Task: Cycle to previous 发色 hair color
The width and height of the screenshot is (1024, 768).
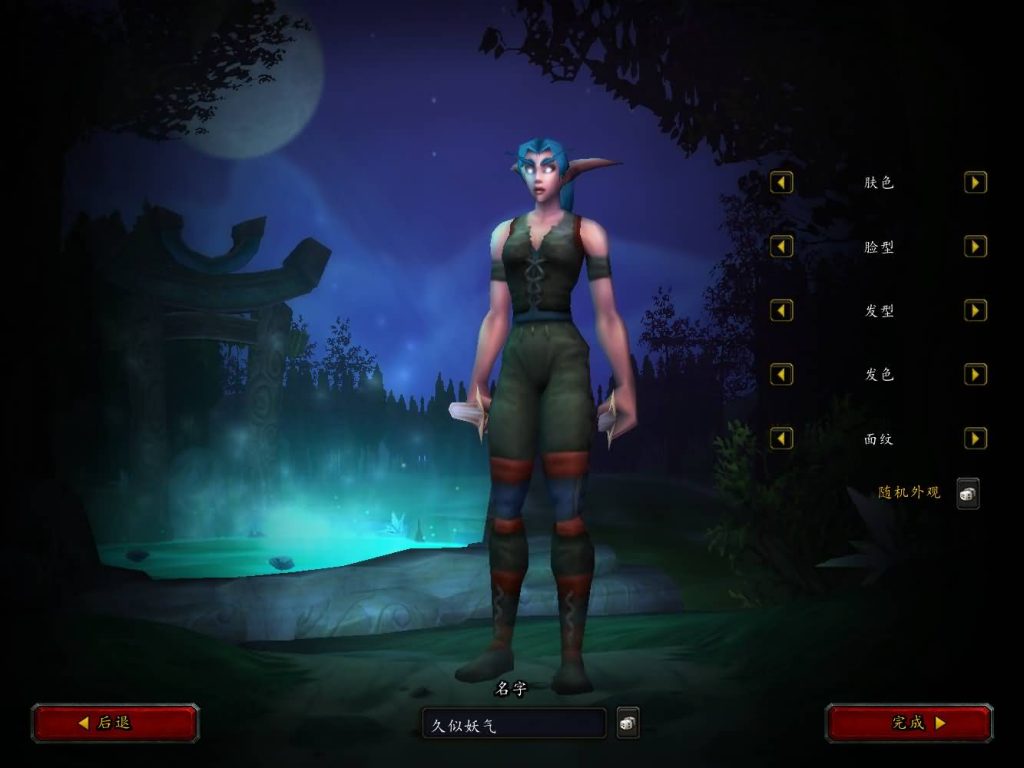Action: click(782, 375)
